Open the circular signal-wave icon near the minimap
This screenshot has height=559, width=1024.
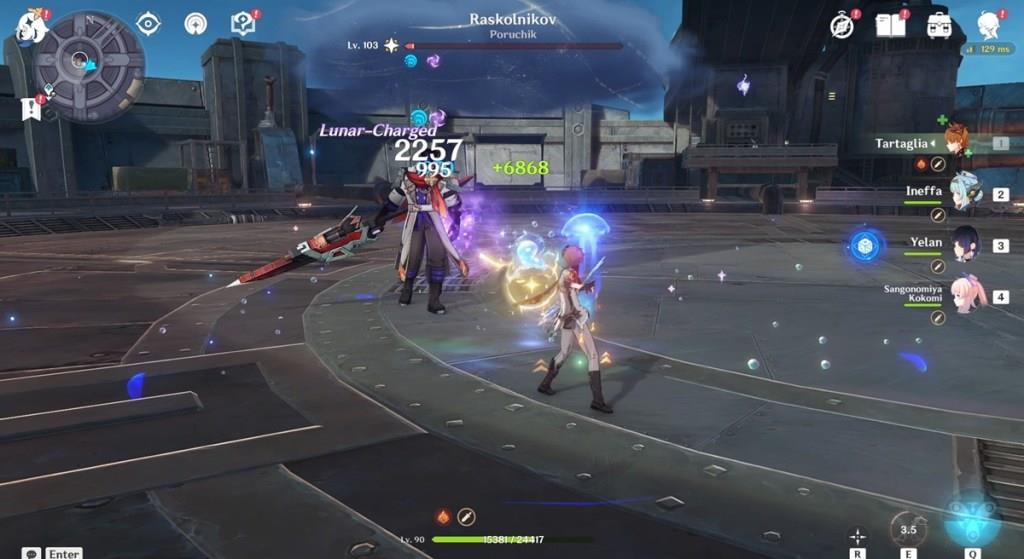(195, 23)
